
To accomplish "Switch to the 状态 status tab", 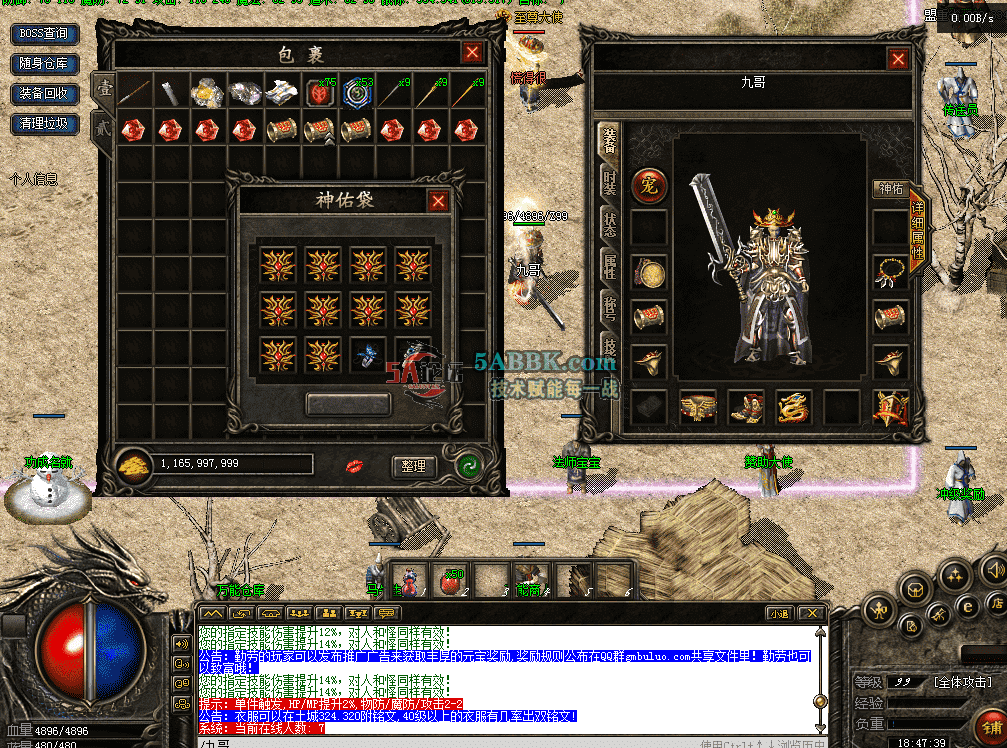I will coord(609,224).
